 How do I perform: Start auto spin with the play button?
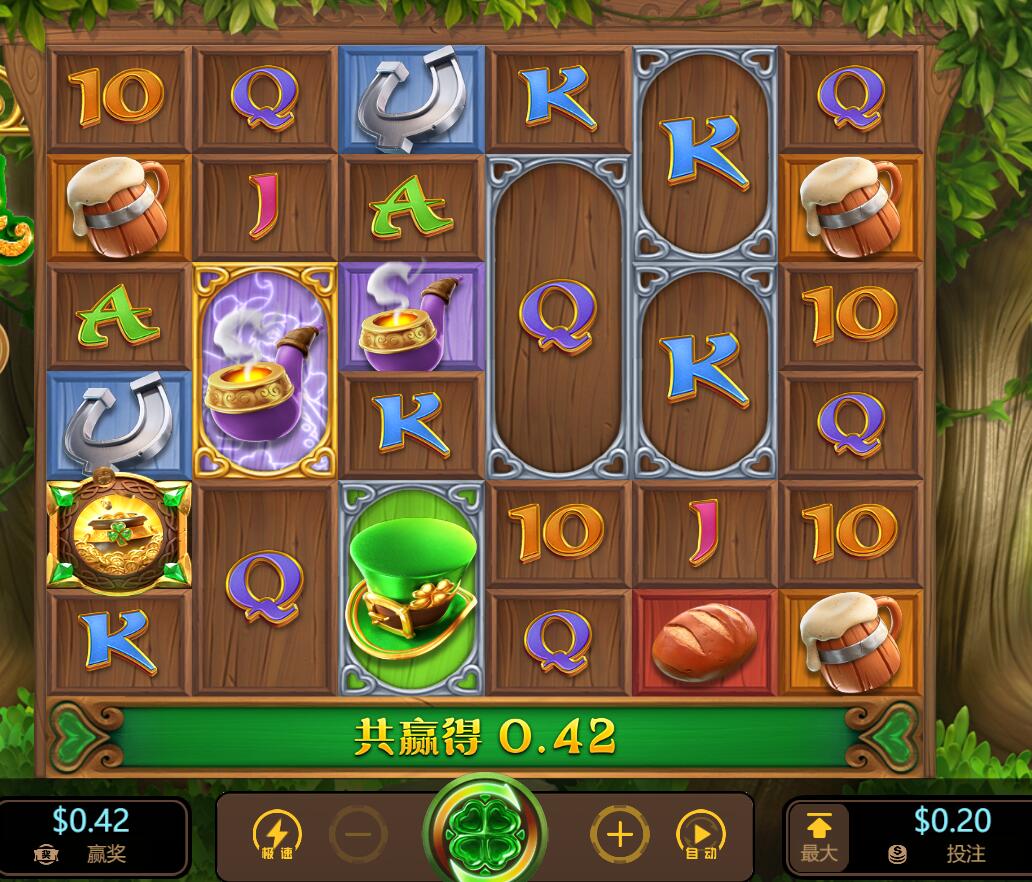(x=701, y=833)
